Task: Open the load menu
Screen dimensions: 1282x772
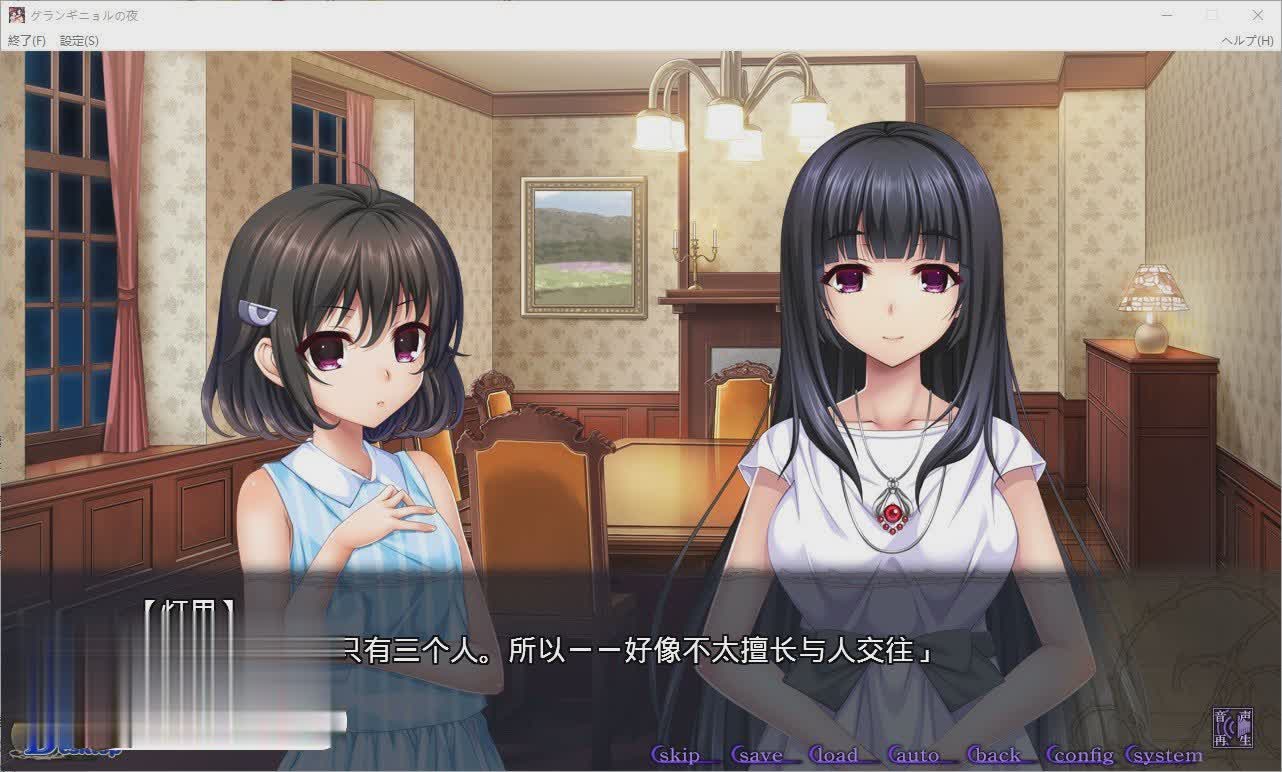Action: coord(835,755)
